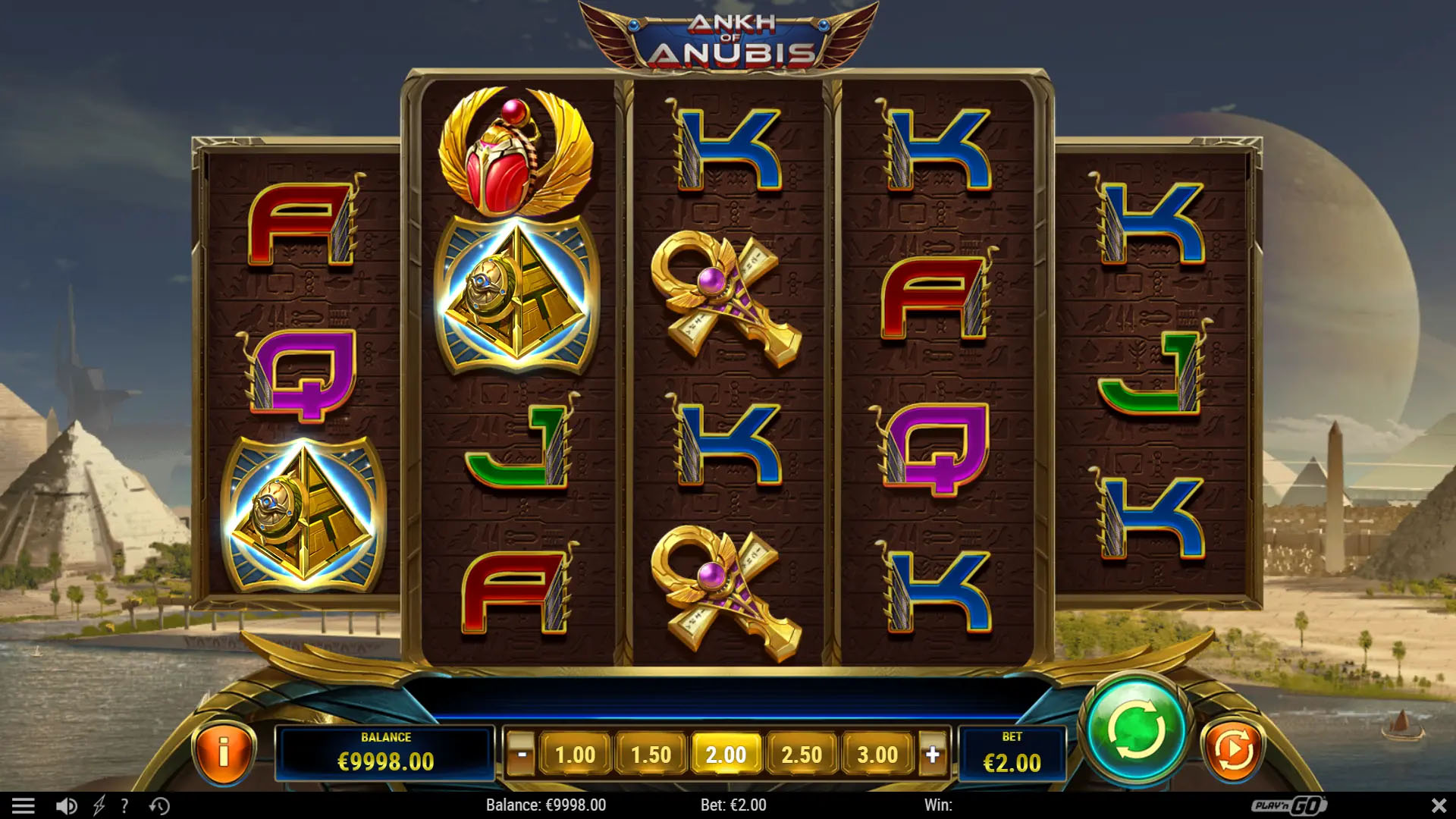Toggle fast play lightning bolt
Screen dimensions: 1456x819
tap(99, 805)
